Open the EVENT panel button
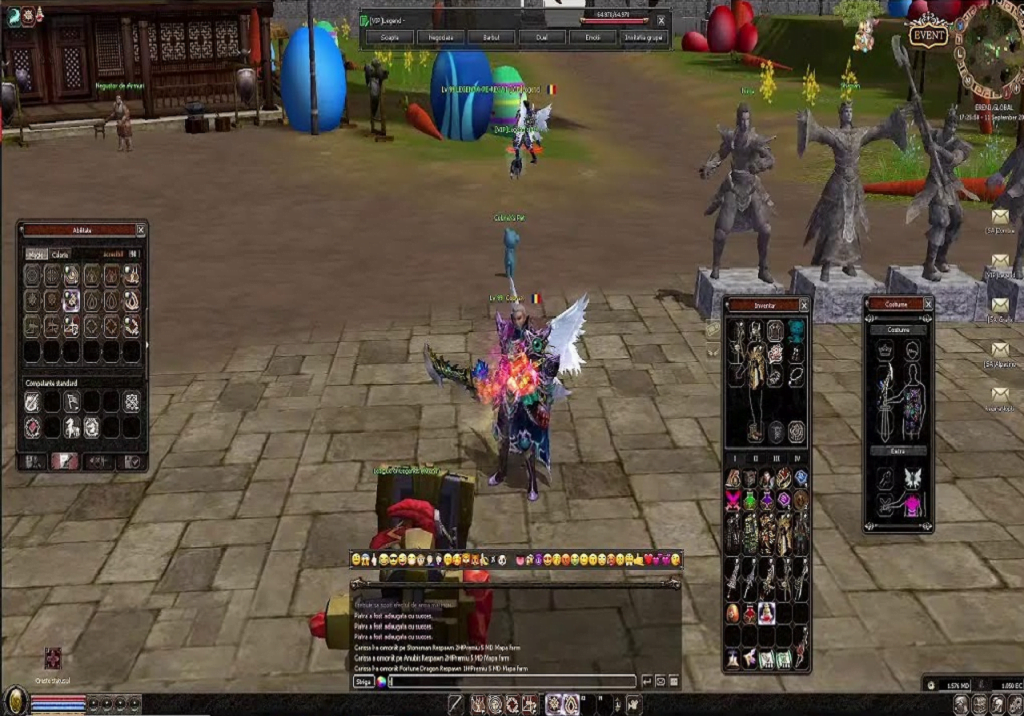The width and height of the screenshot is (1024, 716). [x=928, y=36]
